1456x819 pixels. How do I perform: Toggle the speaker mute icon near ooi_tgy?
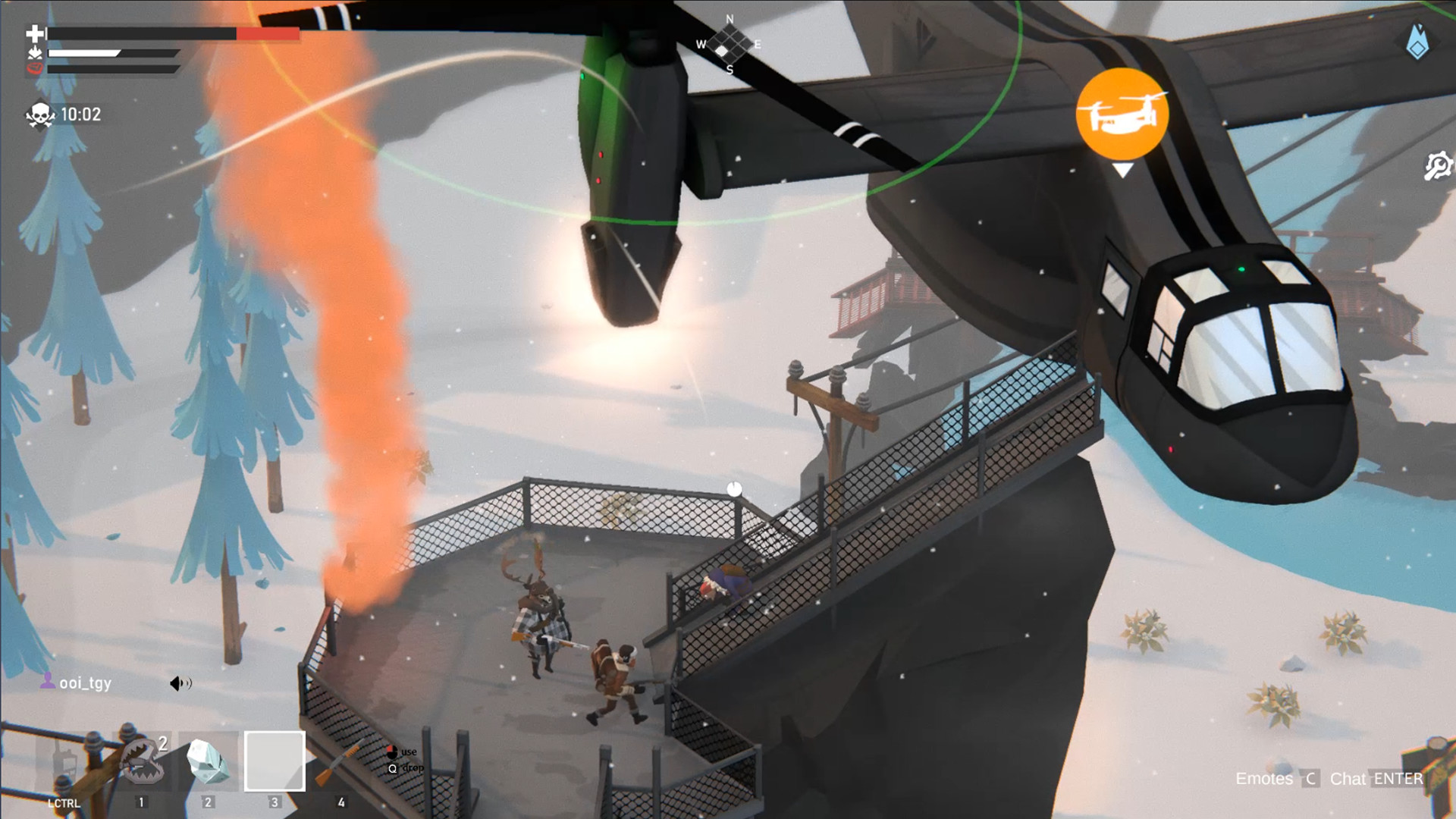pos(180,683)
